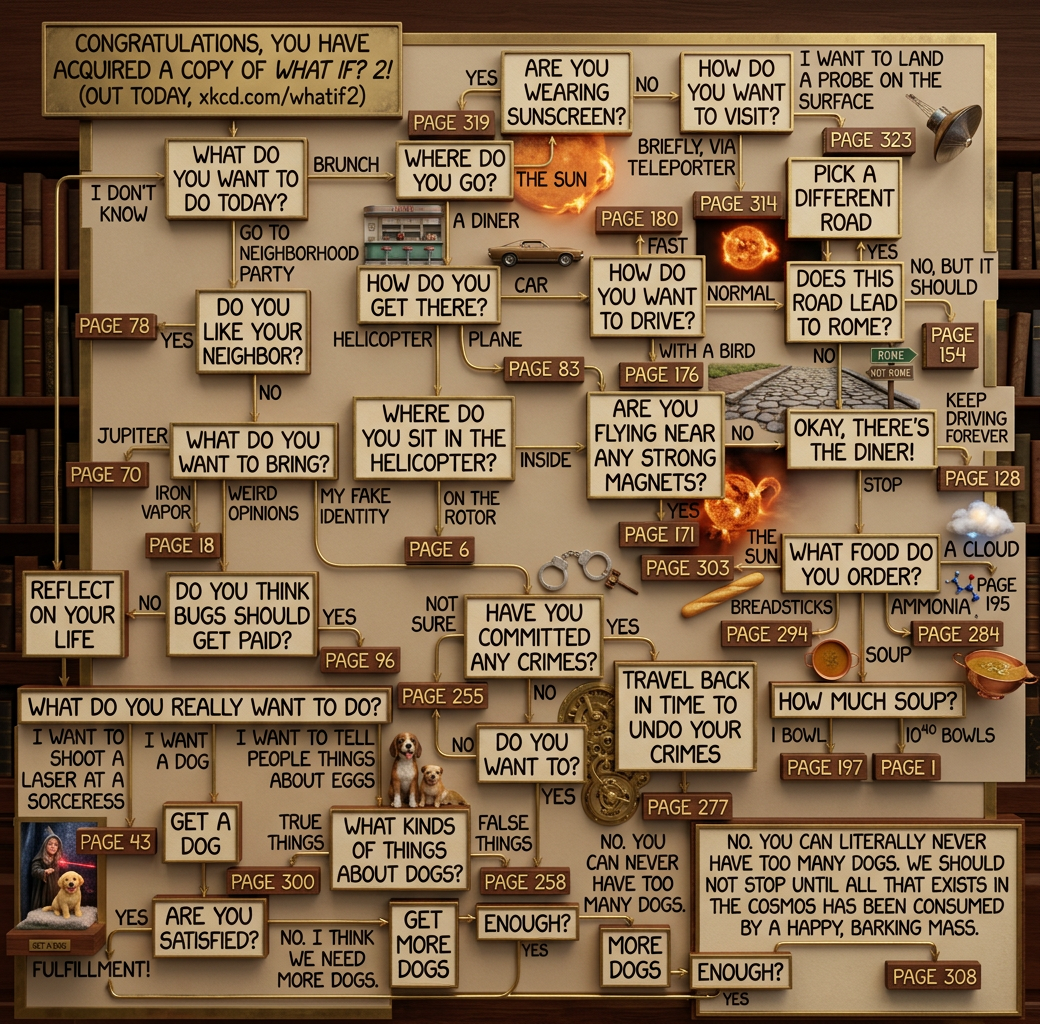This screenshot has height=1024, width=1040.
Task: Choose the "Are you wearing sunscreen?" box
Action: pyautogui.click(x=566, y=93)
